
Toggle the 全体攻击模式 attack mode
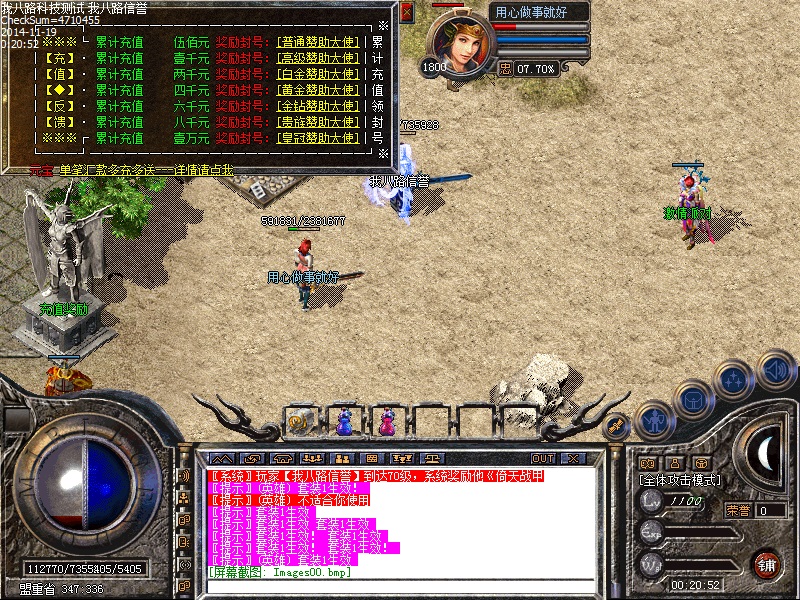coord(680,480)
